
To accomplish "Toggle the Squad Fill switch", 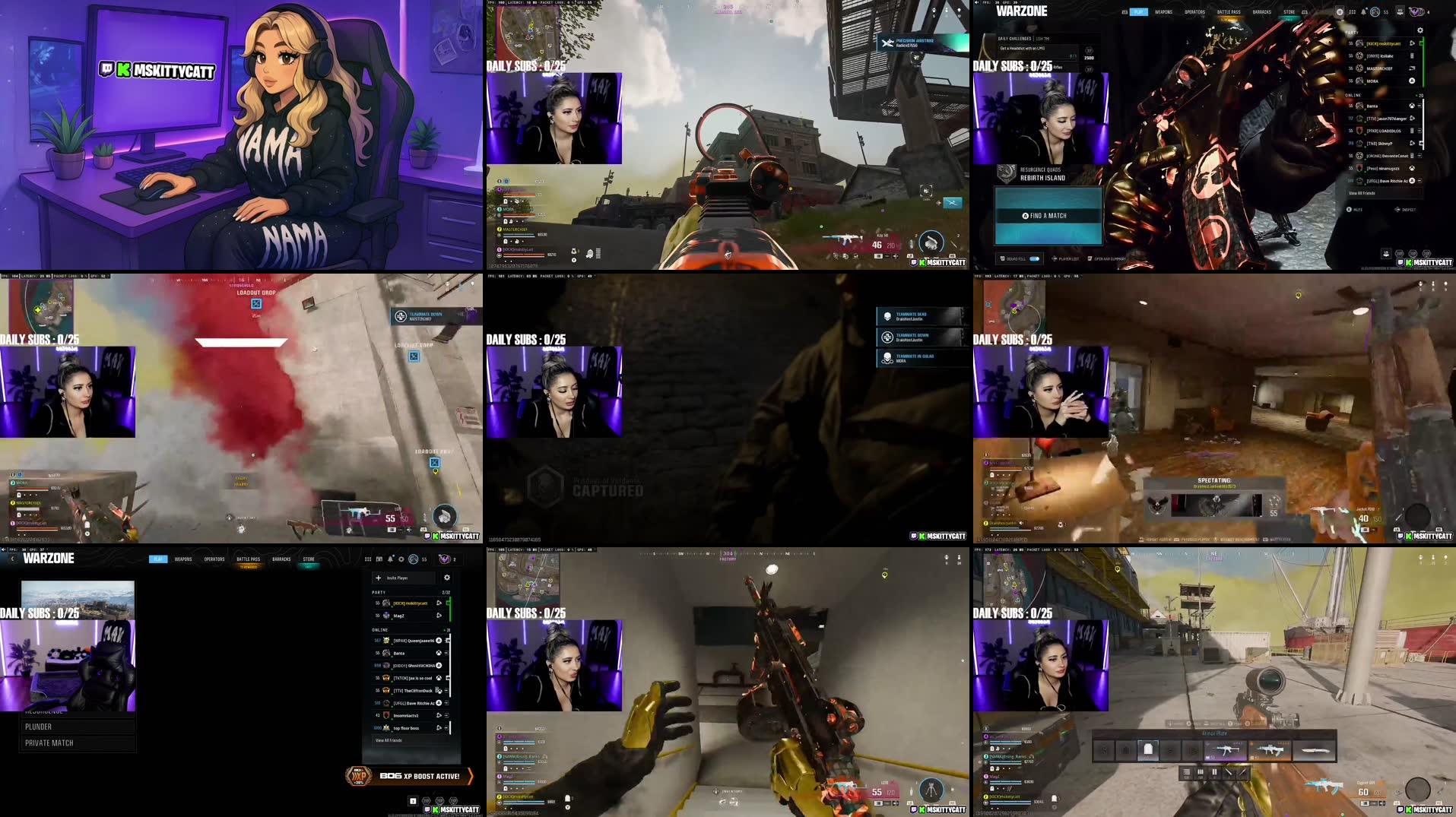I will pos(1034,259).
